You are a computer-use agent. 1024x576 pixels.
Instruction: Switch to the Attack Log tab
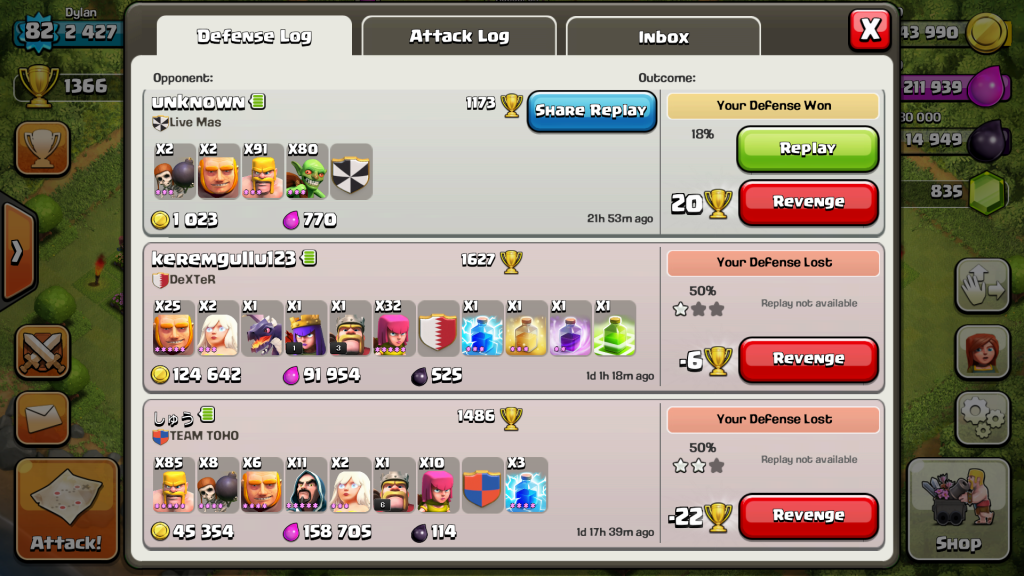(x=459, y=37)
